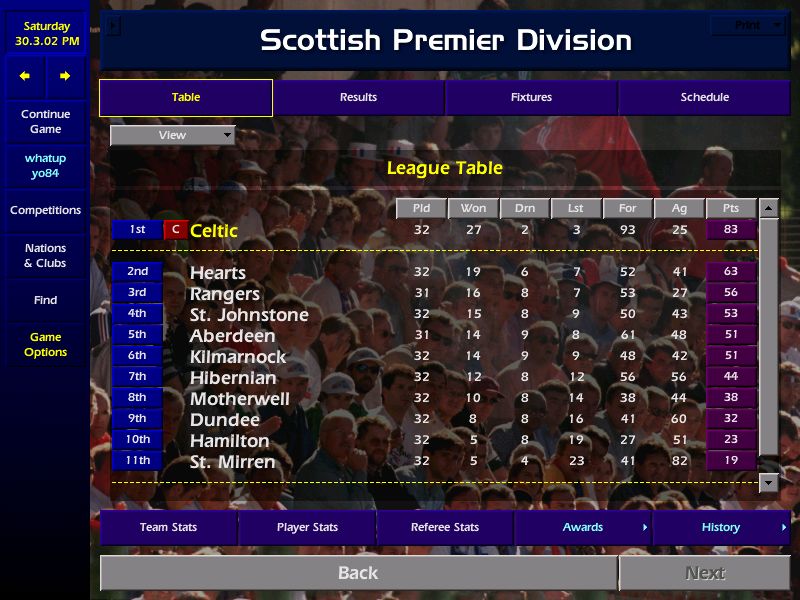Open the History submenu
Screen dimensions: 800x600
click(721, 528)
